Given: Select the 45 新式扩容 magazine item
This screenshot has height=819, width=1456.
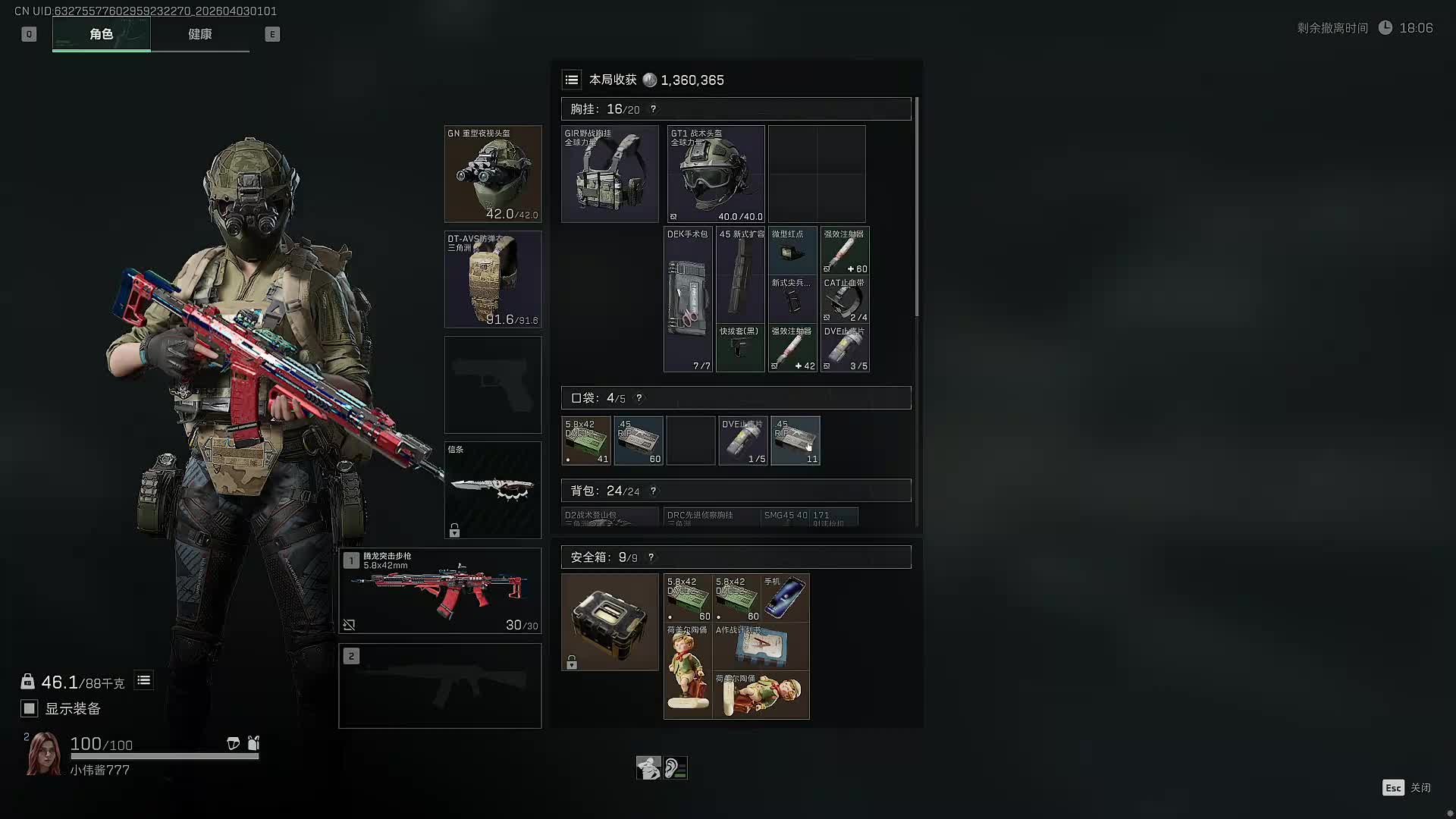Looking at the screenshot, I should [740, 275].
